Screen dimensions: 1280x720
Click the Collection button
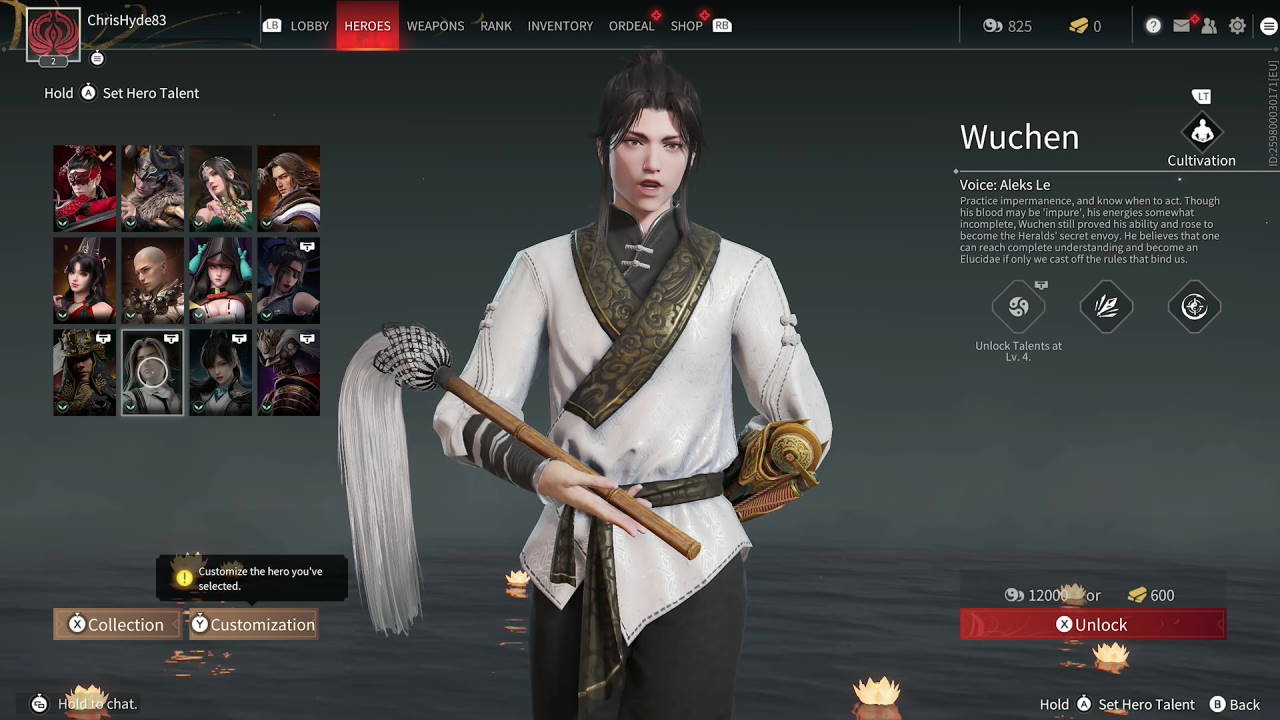[117, 624]
